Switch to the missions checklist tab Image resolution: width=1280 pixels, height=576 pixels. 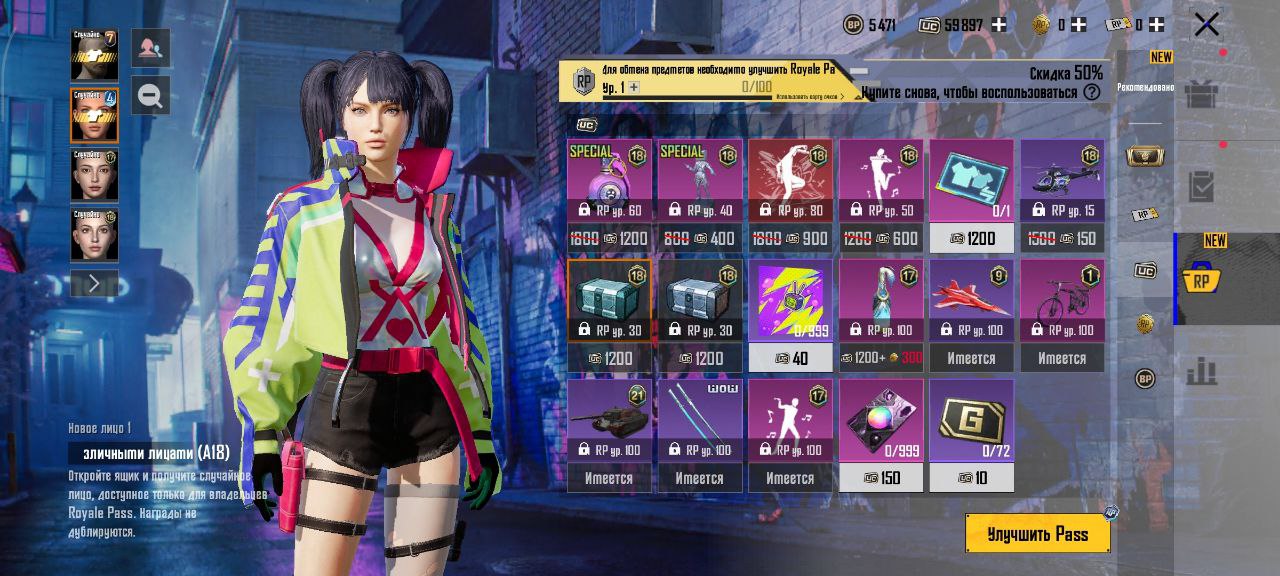1200,187
